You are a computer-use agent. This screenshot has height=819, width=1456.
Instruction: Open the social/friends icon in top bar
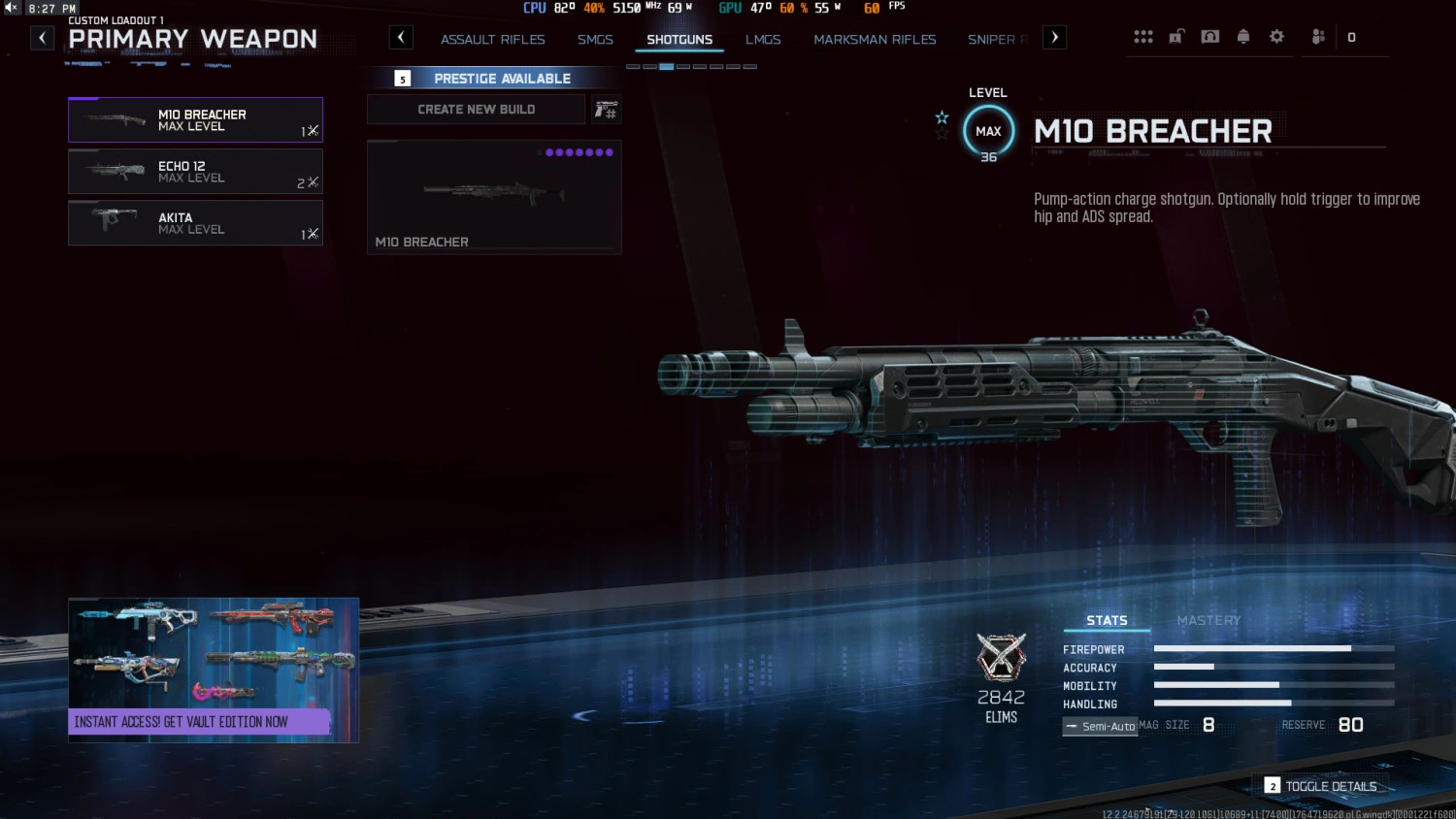1317,36
